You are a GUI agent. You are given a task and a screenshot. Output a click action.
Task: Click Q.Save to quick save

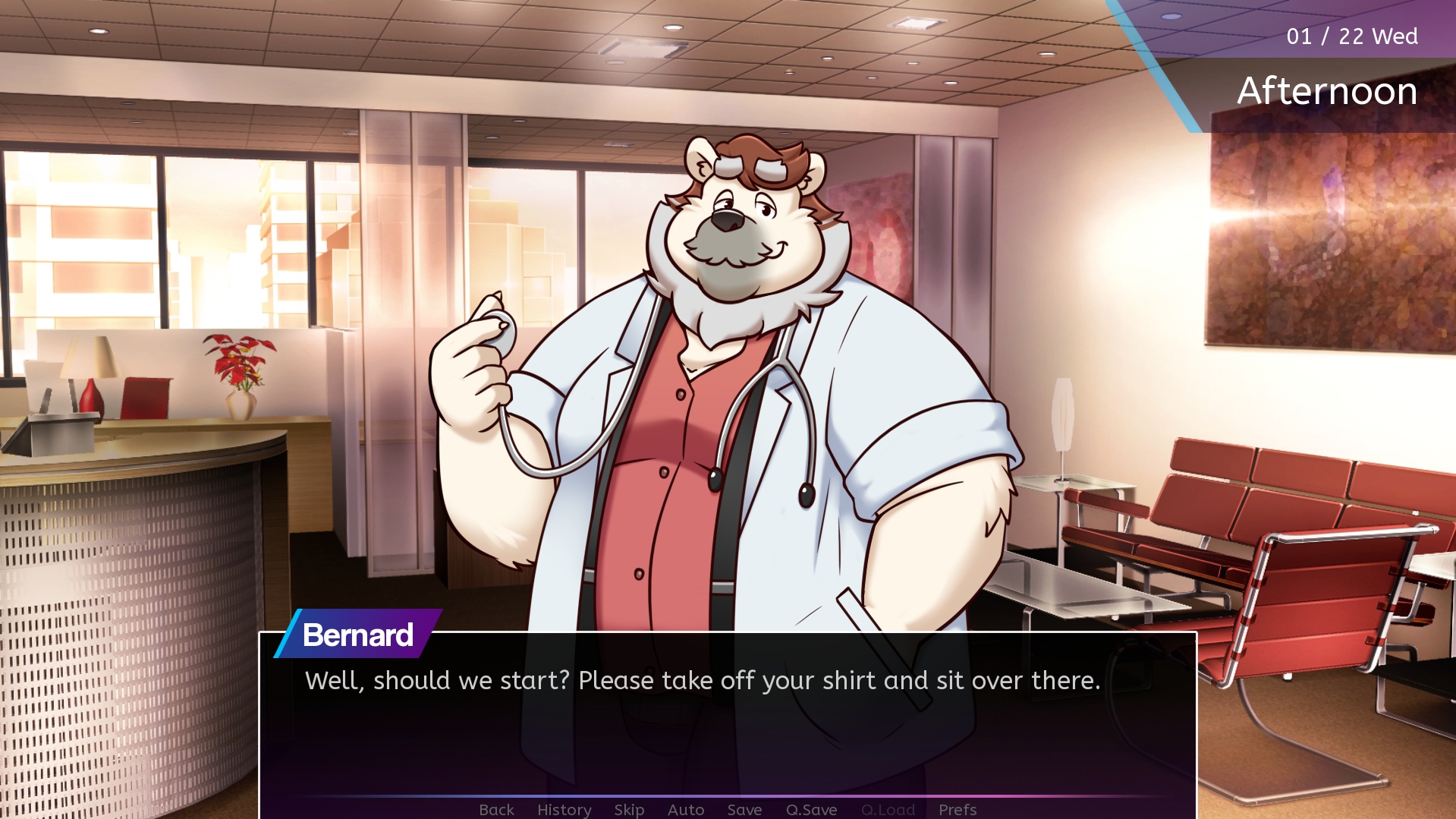coord(811,809)
